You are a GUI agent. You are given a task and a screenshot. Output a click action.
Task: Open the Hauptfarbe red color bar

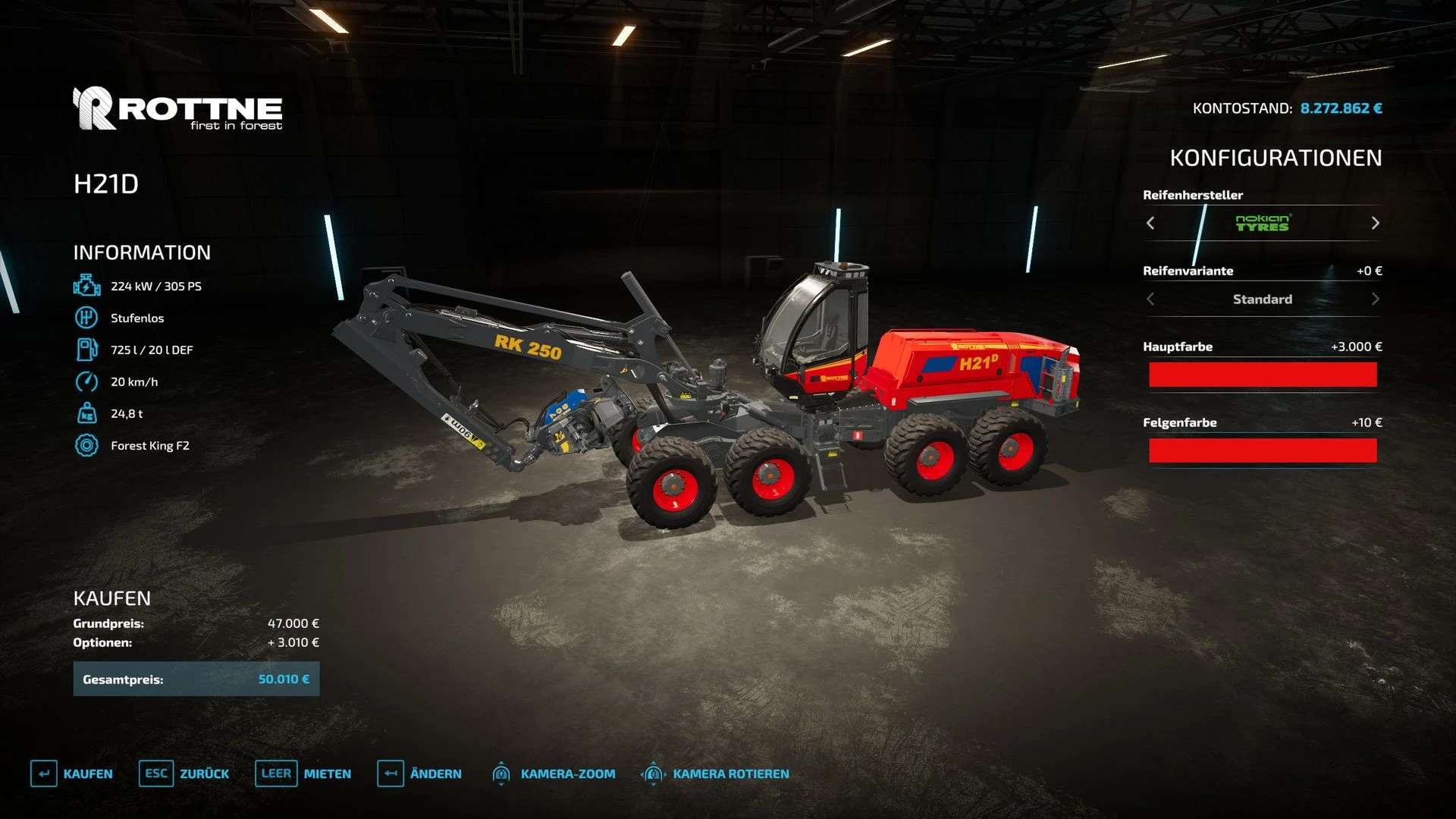pyautogui.click(x=1262, y=375)
